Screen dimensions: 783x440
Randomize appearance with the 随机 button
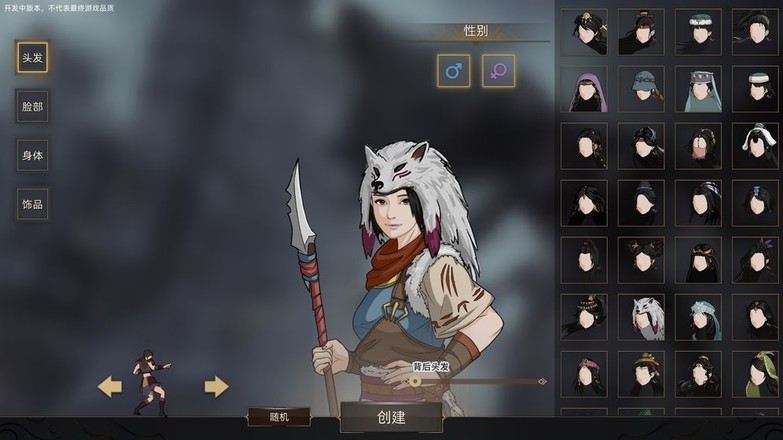[279, 417]
